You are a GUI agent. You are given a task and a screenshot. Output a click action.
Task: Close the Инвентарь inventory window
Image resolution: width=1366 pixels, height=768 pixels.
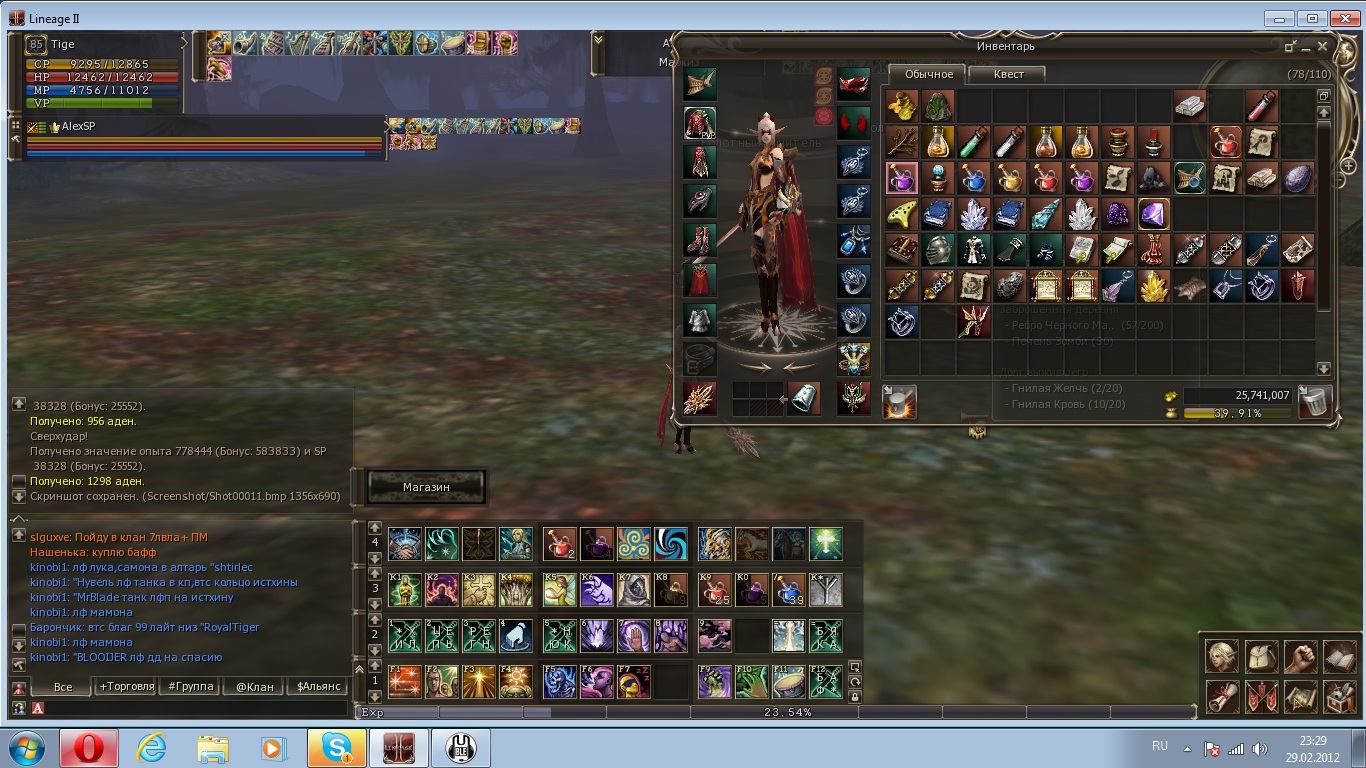coord(1323,46)
